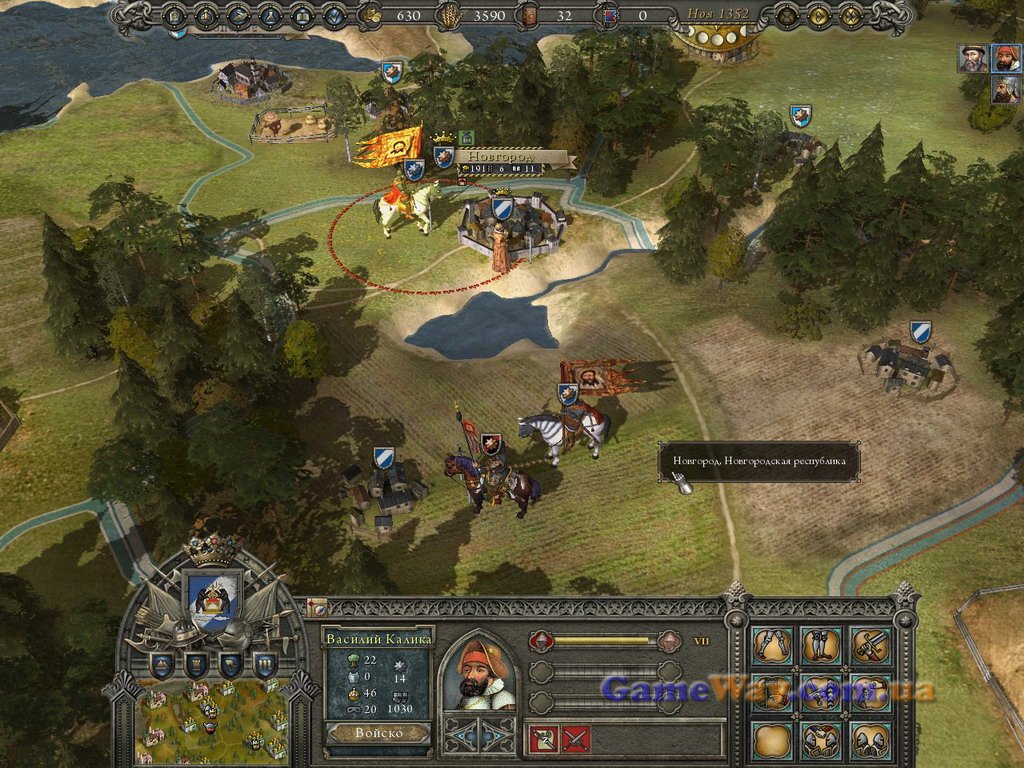Screen dimensions: 1024x768
Task: Click the left arrow below the marshal portrait
Action: [x=461, y=735]
